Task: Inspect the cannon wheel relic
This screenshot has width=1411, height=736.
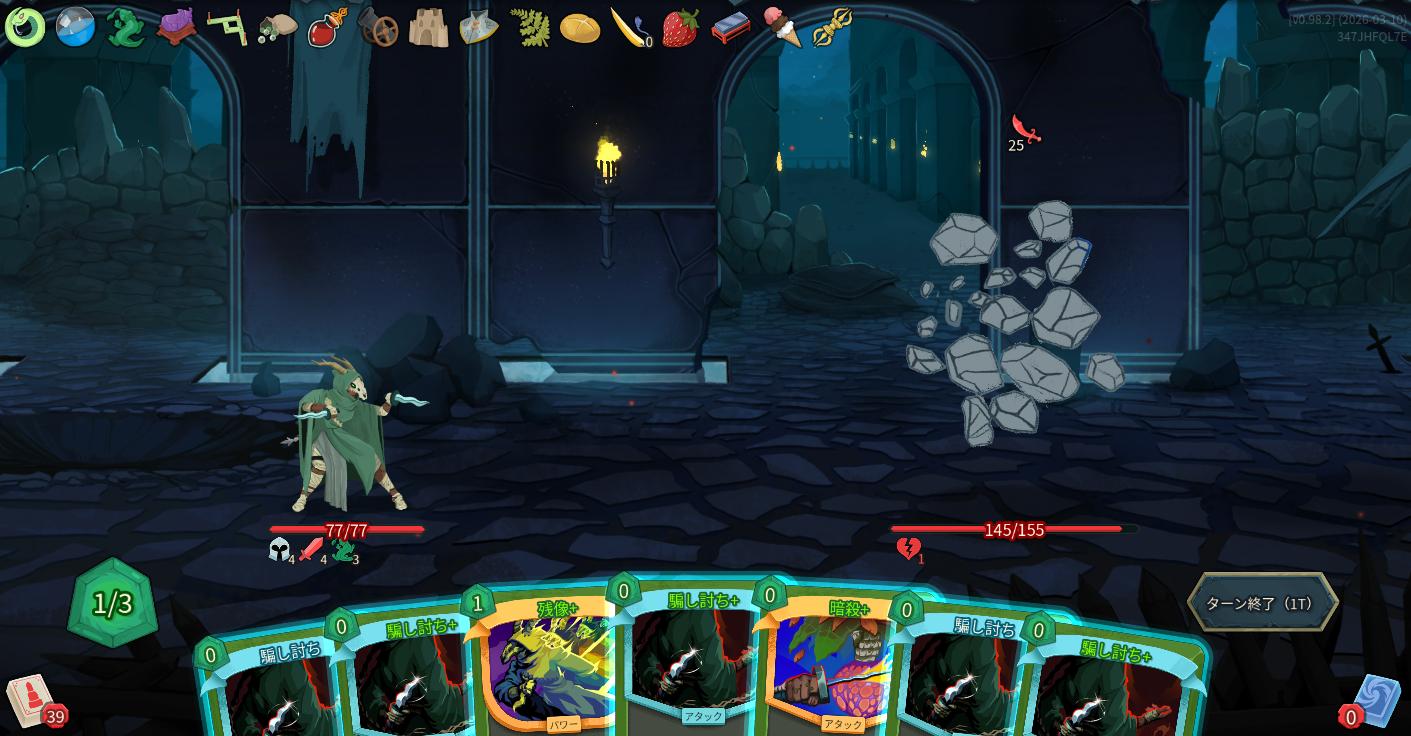Action: [x=378, y=28]
